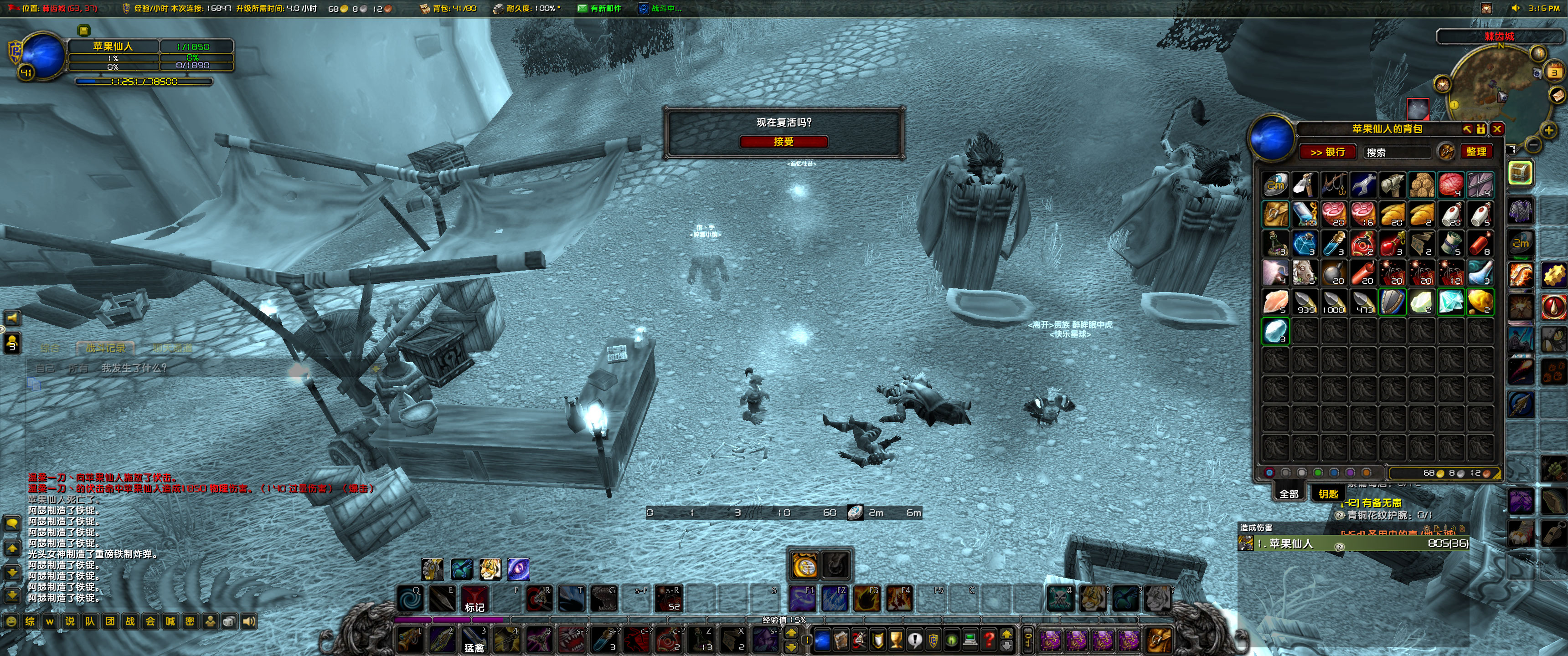
Task: Open the new mail icon on the top bar
Action: point(583,9)
